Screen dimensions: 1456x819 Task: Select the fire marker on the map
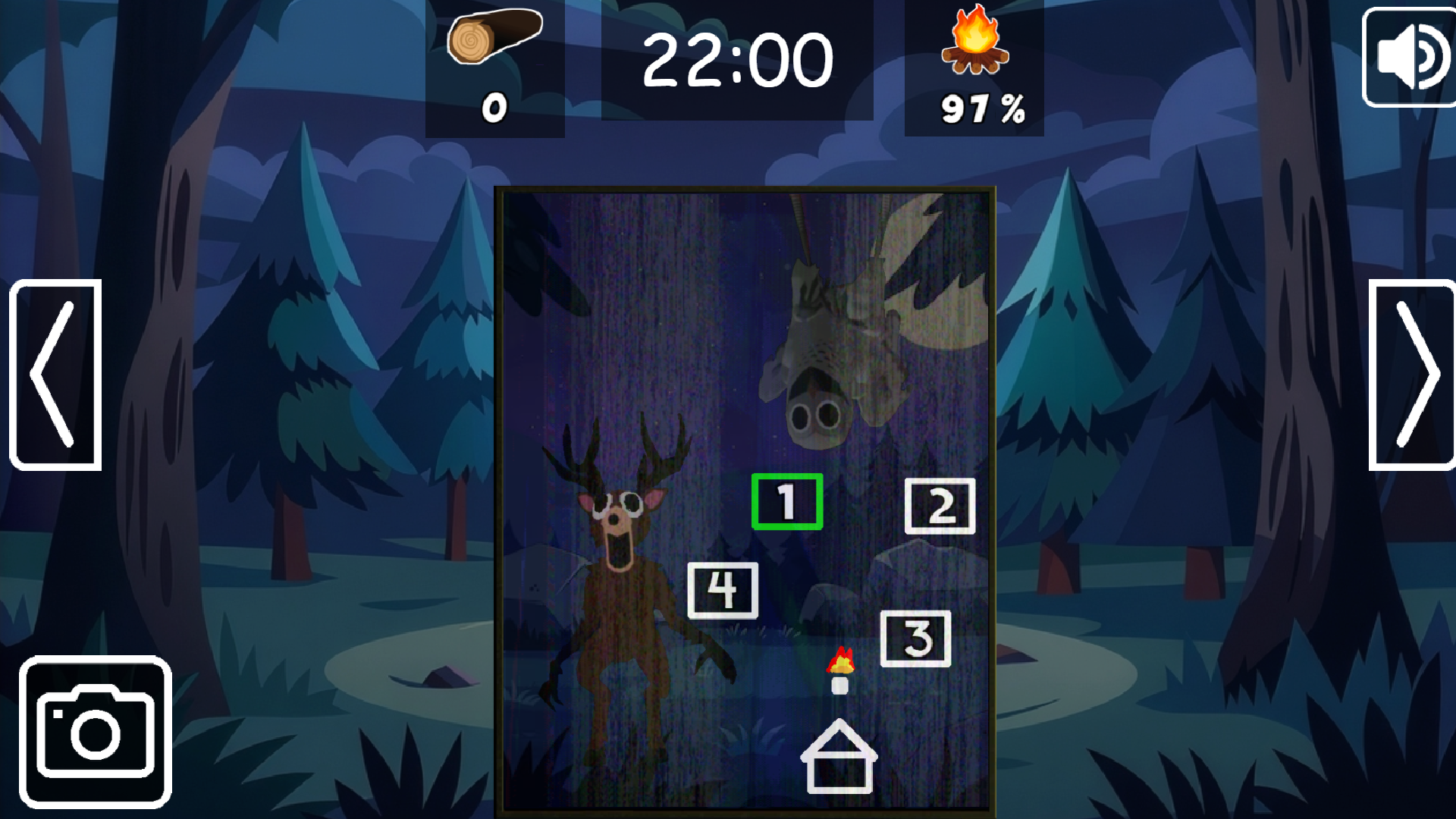(842, 660)
